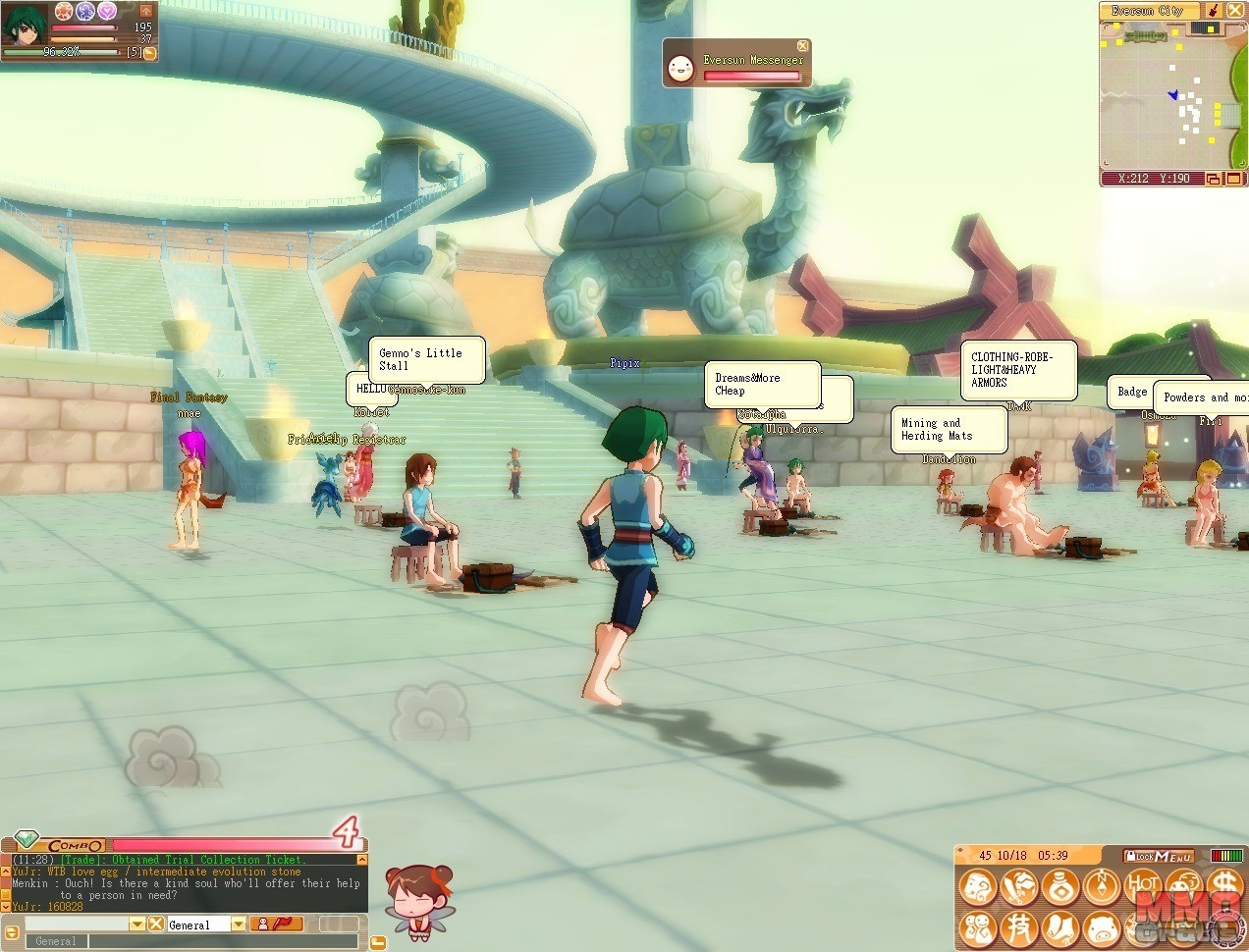Click the person and red flag chat button

277,925
